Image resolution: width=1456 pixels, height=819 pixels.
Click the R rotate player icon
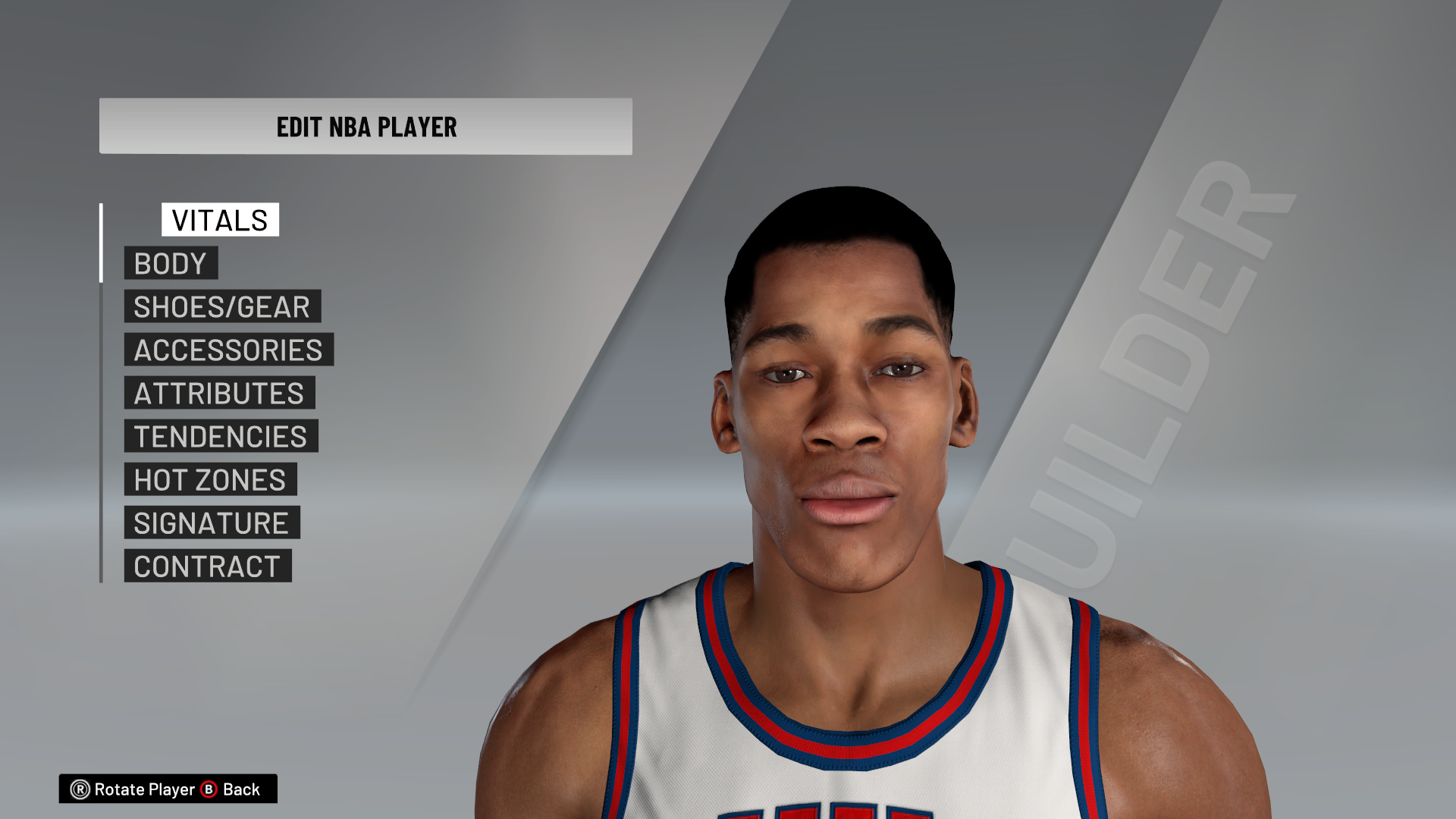coord(79,789)
